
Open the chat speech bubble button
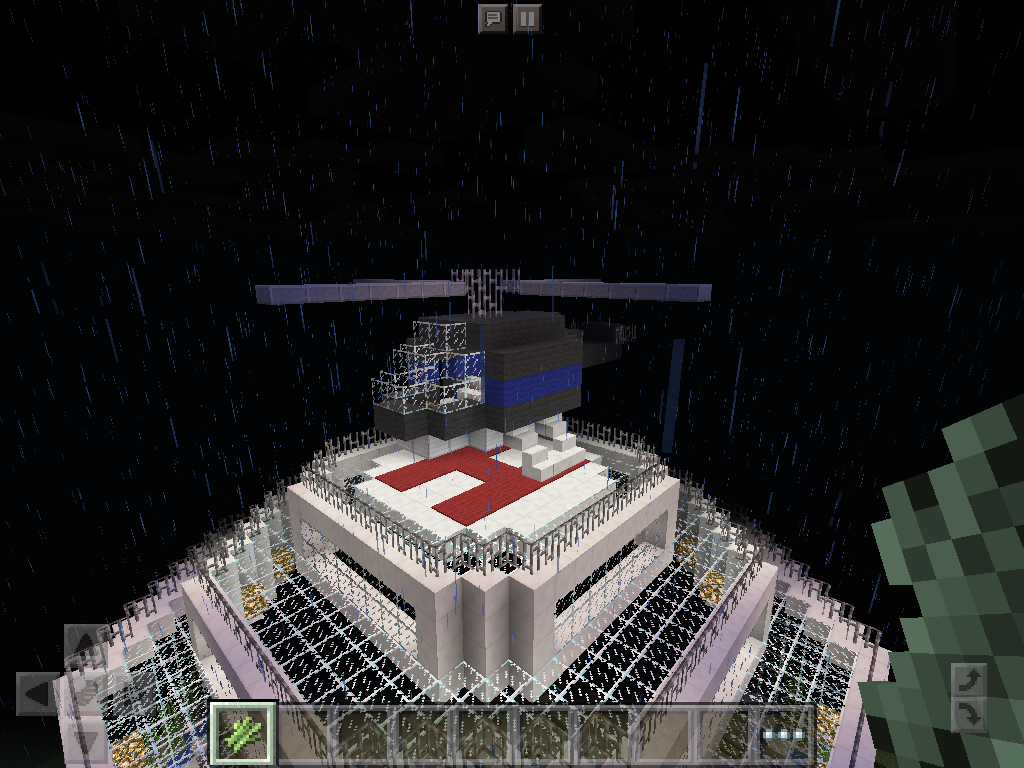pyautogui.click(x=492, y=18)
